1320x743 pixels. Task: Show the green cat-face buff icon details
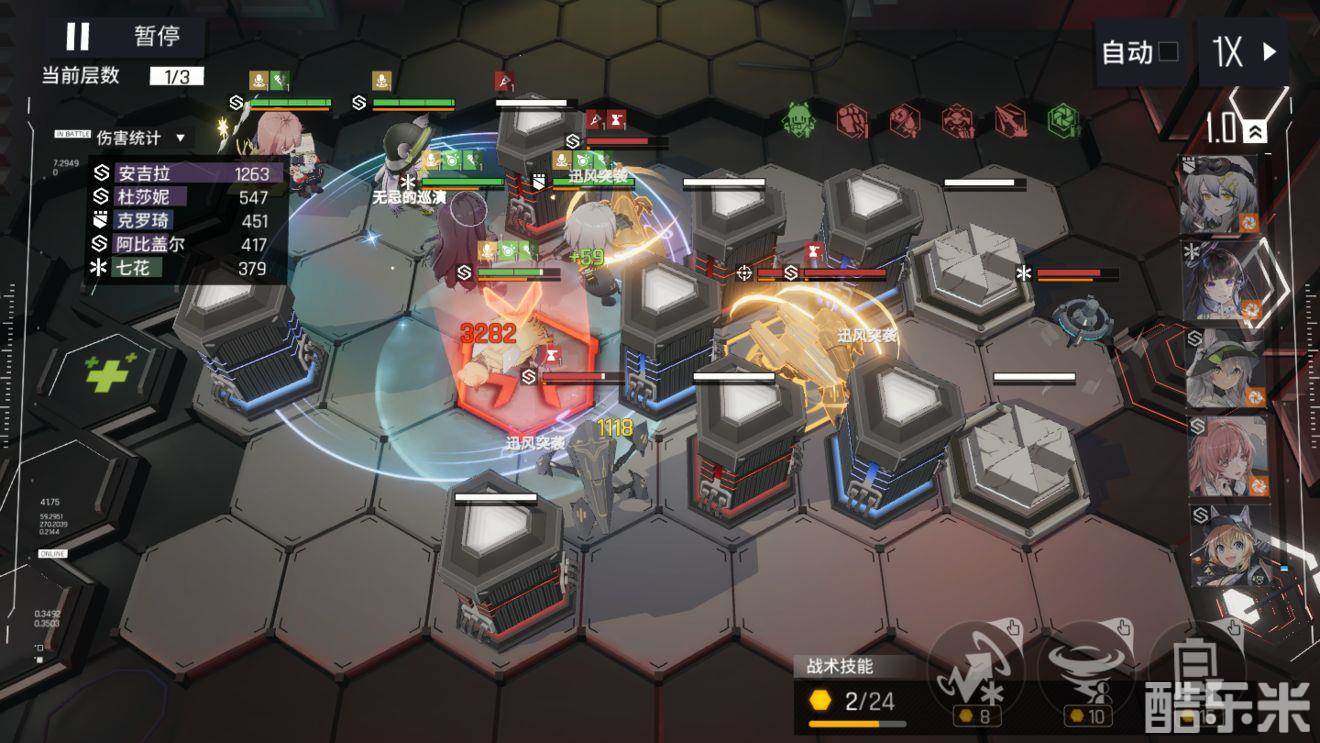tap(799, 120)
